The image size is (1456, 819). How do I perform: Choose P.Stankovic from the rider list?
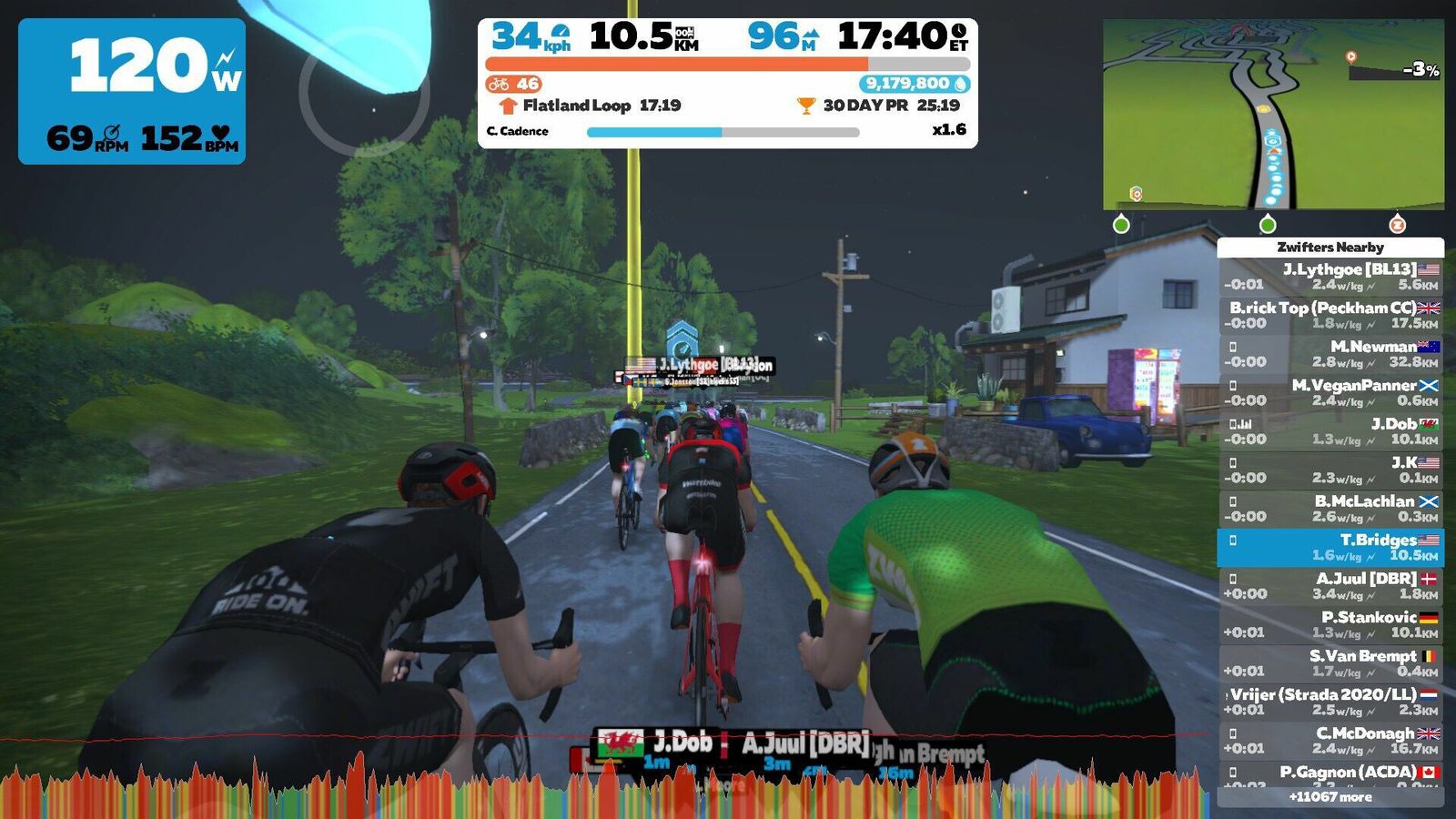coord(1330,624)
